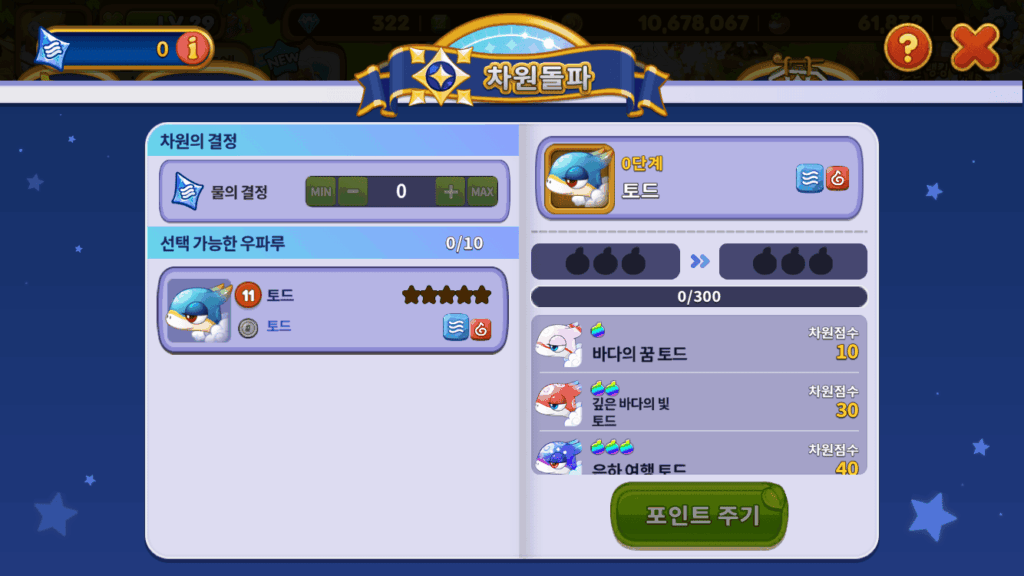Choose the 깊은 바다의 빛 토드 row
Screen dimensions: 1024x576
[698, 402]
